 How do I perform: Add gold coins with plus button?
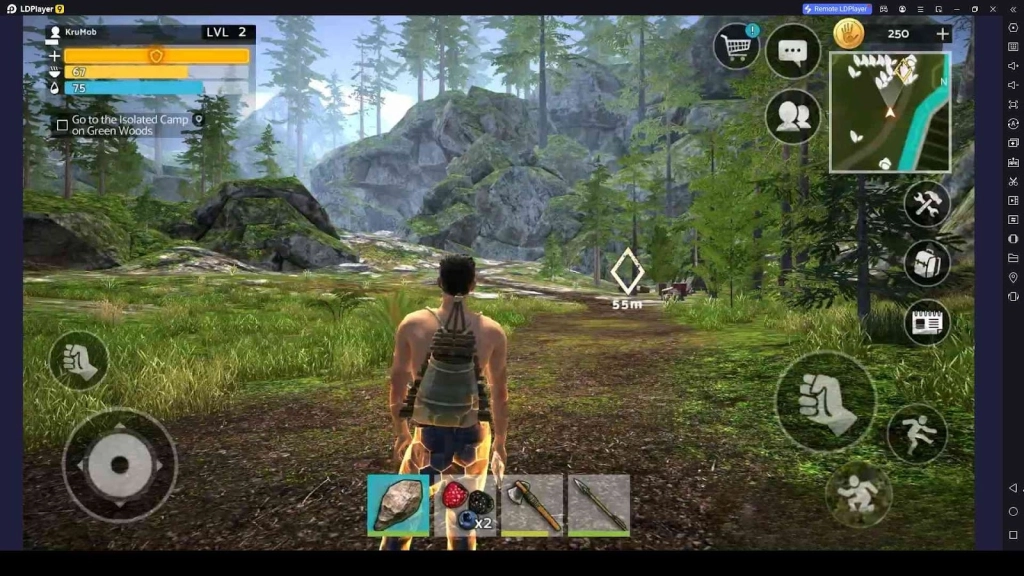click(942, 34)
